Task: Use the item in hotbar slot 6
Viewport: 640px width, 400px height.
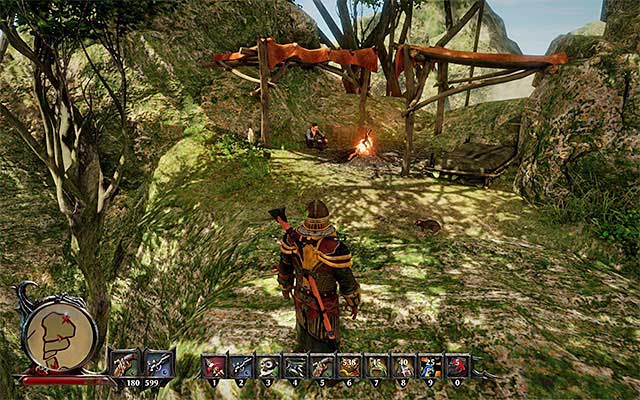Action: (349, 366)
